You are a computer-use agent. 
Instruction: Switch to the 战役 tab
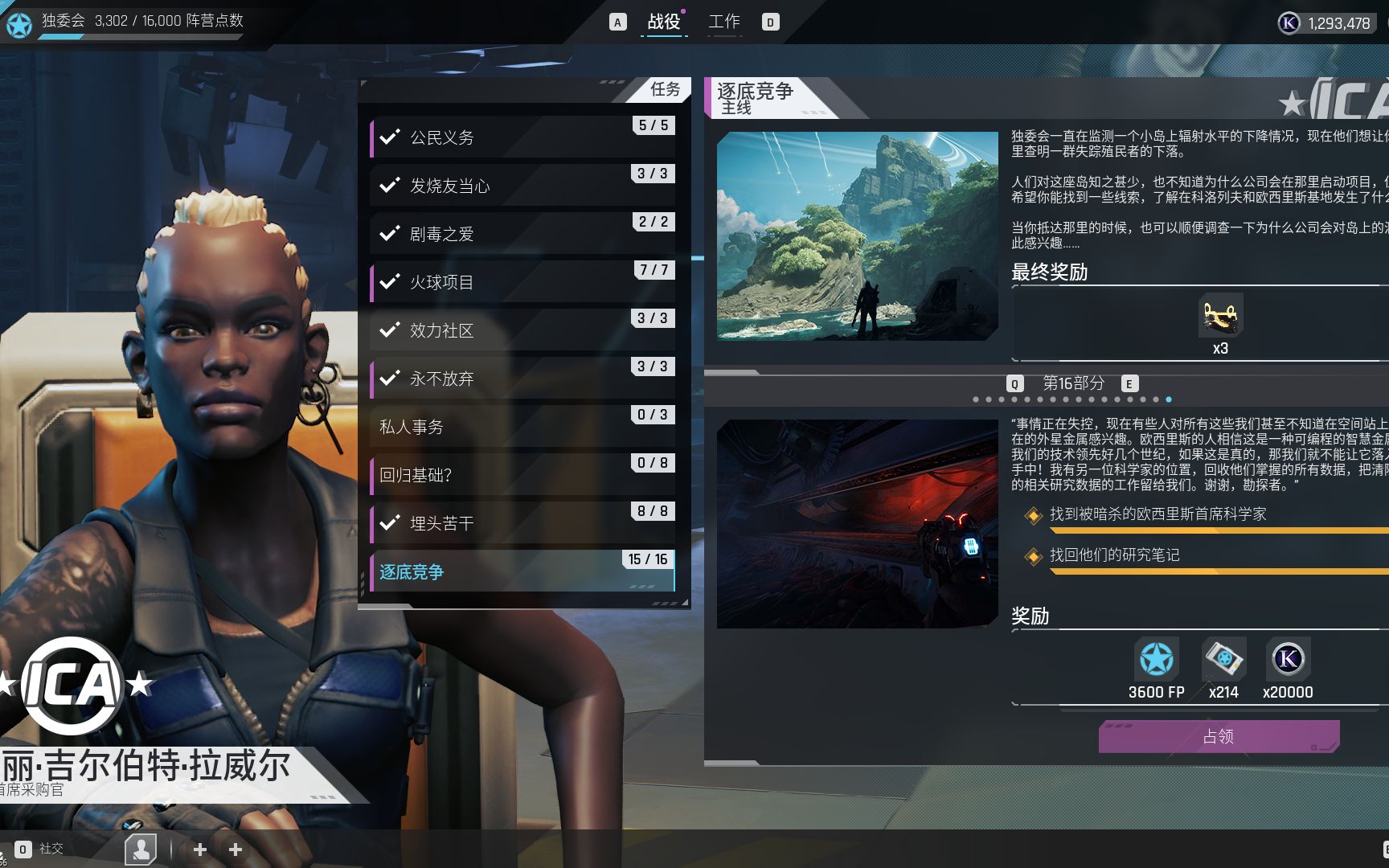pos(665,22)
